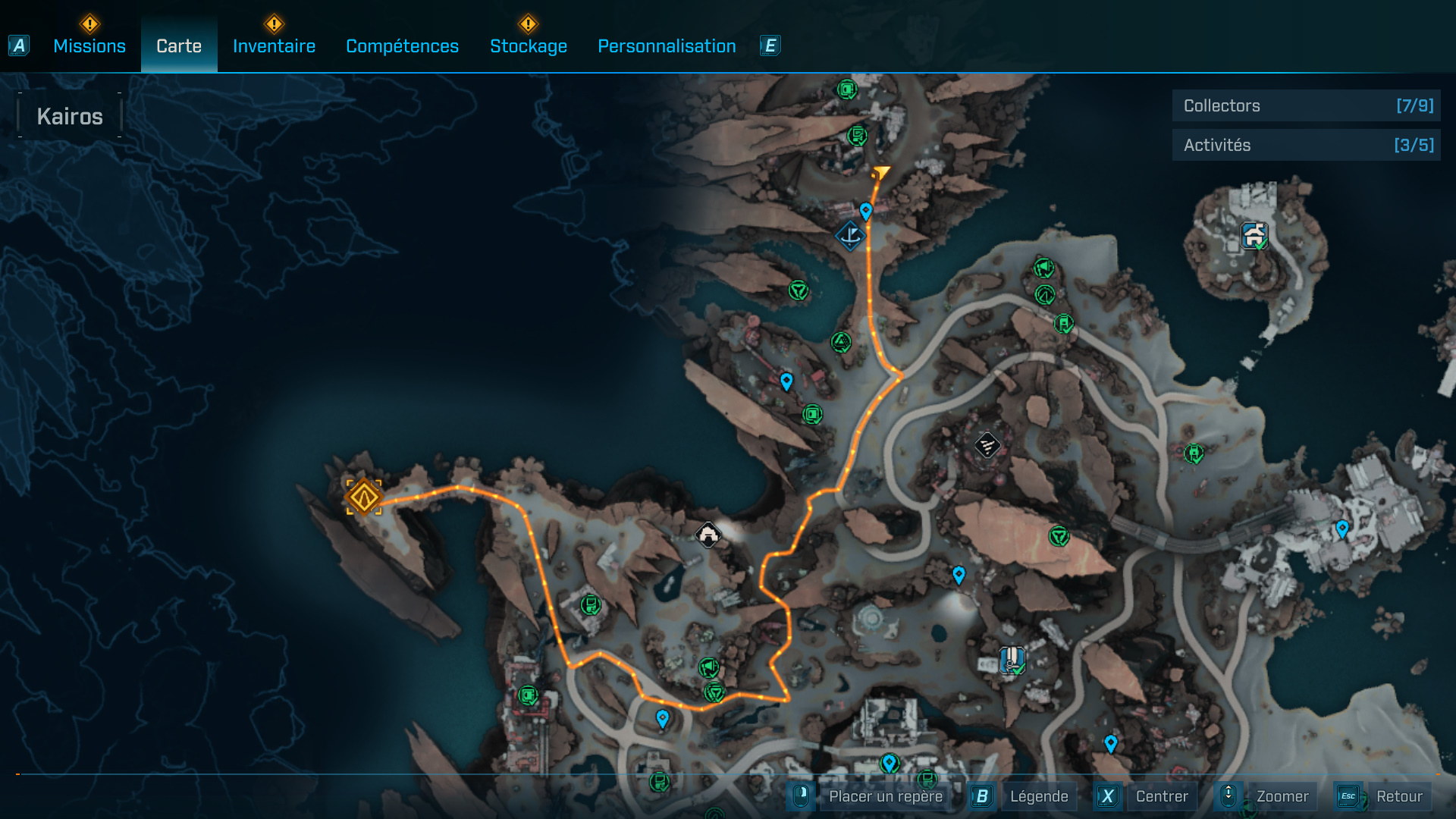Select the Carte tab
Image resolution: width=1456 pixels, height=819 pixels.
pyautogui.click(x=179, y=46)
